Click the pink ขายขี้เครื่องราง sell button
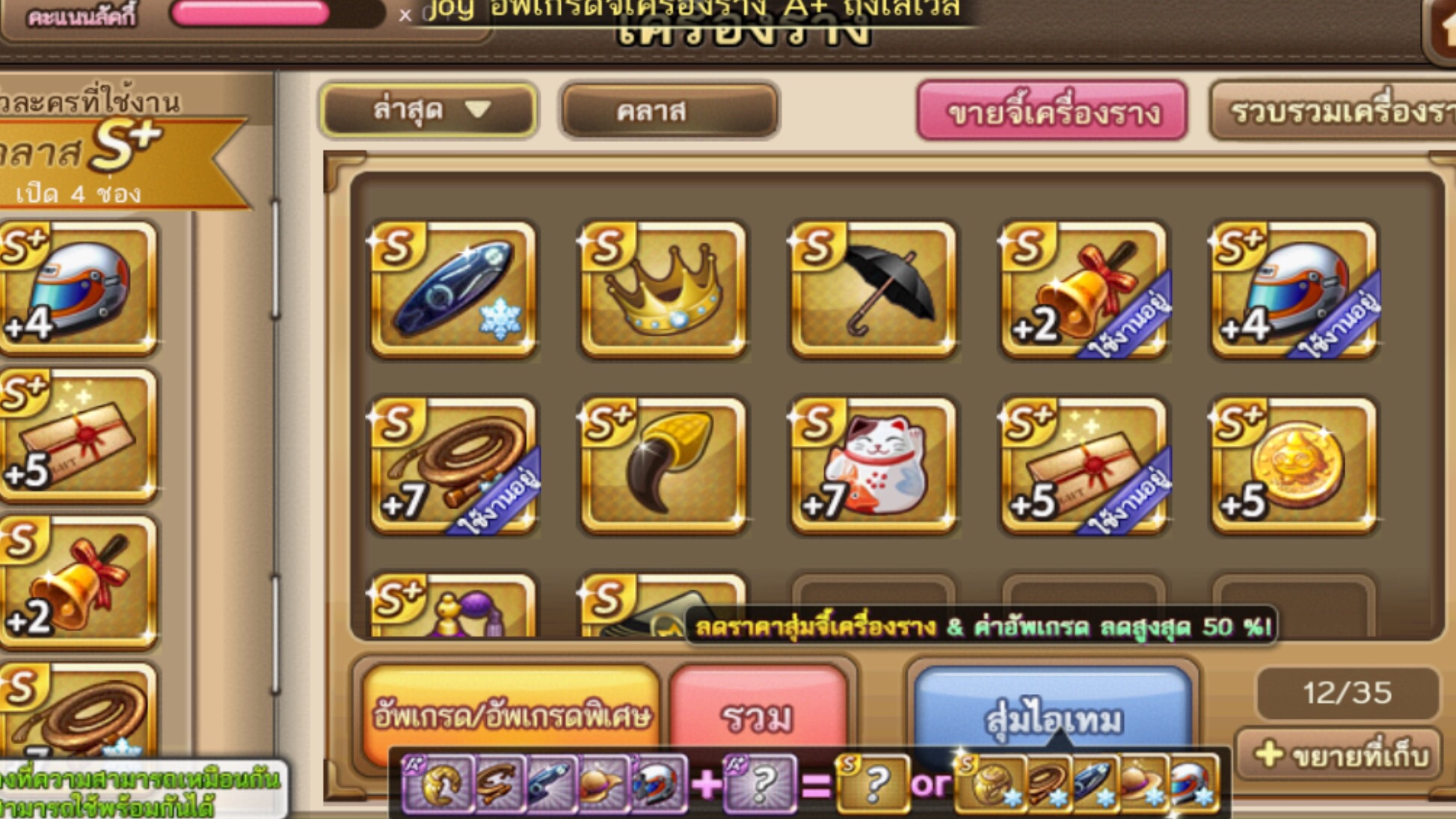This screenshot has height=819, width=1456. pyautogui.click(x=1051, y=111)
